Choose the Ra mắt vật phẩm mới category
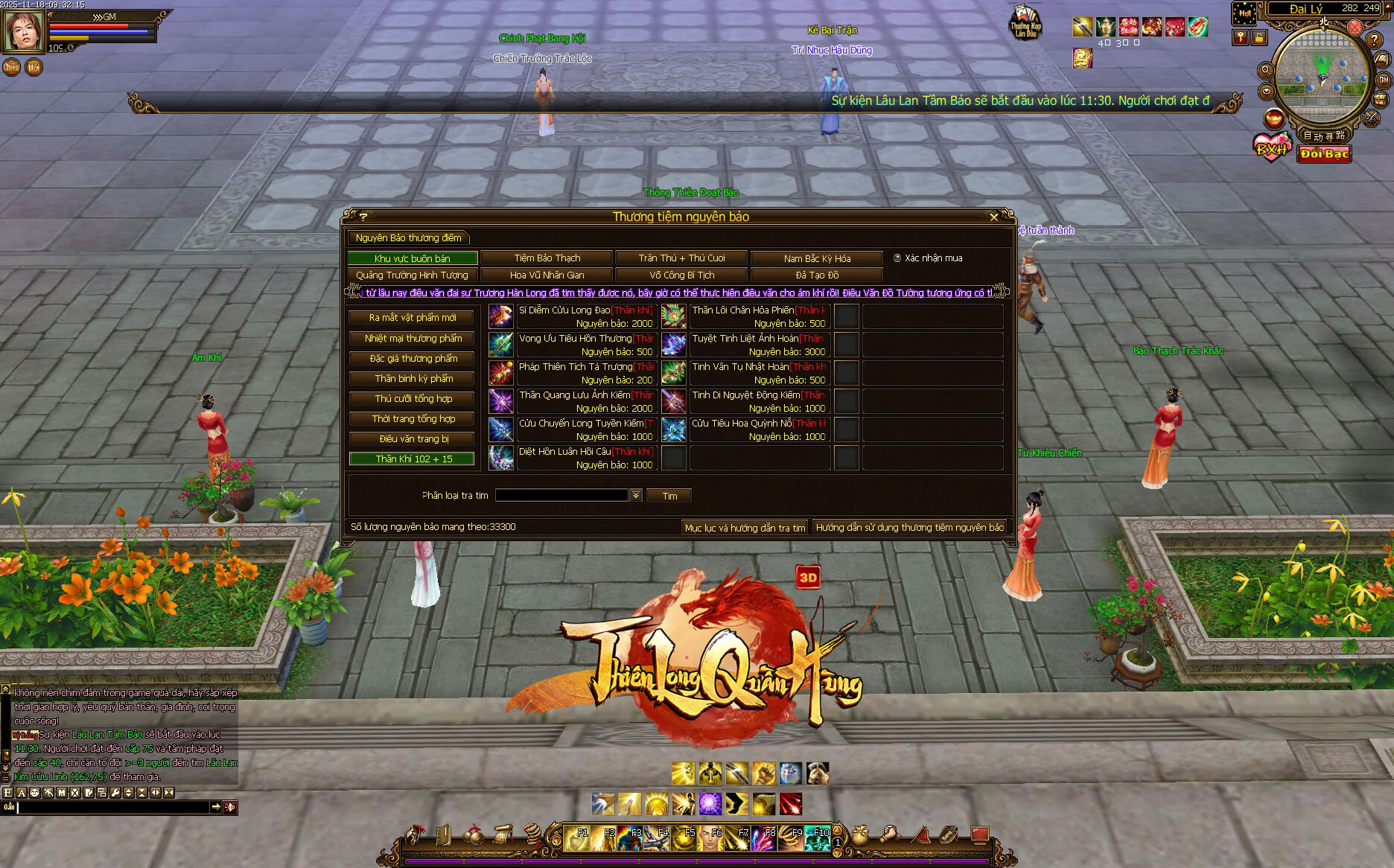Image resolution: width=1394 pixels, height=868 pixels. pos(412,318)
